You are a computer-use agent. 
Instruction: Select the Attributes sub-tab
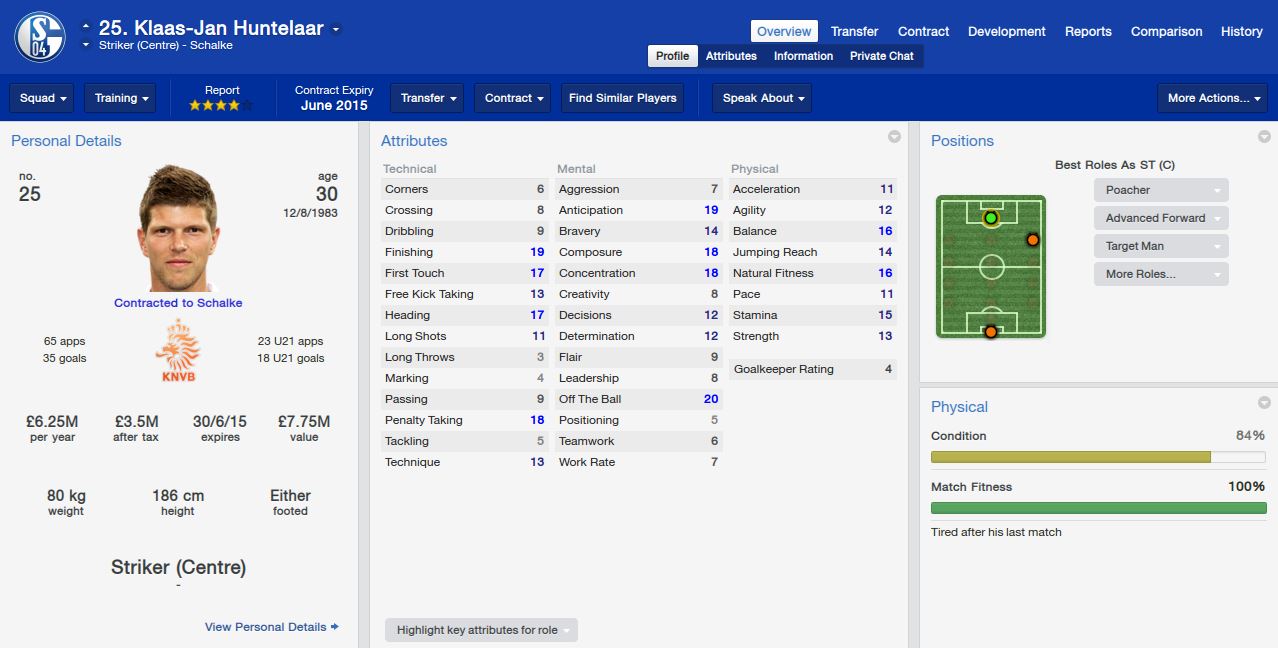[x=731, y=56]
